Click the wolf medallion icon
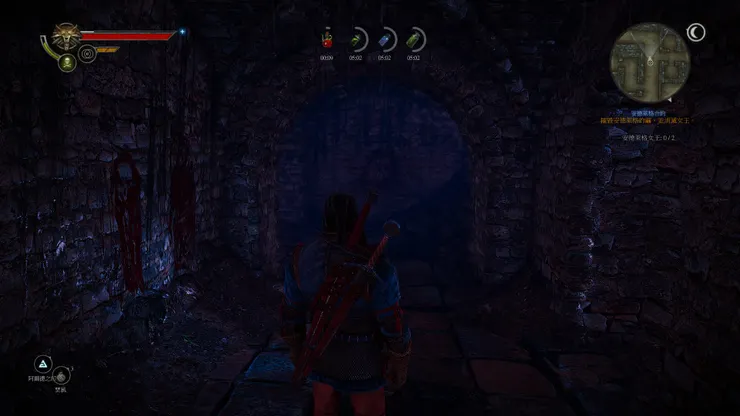Image resolution: width=740 pixels, height=416 pixels. pyautogui.click(x=65, y=35)
